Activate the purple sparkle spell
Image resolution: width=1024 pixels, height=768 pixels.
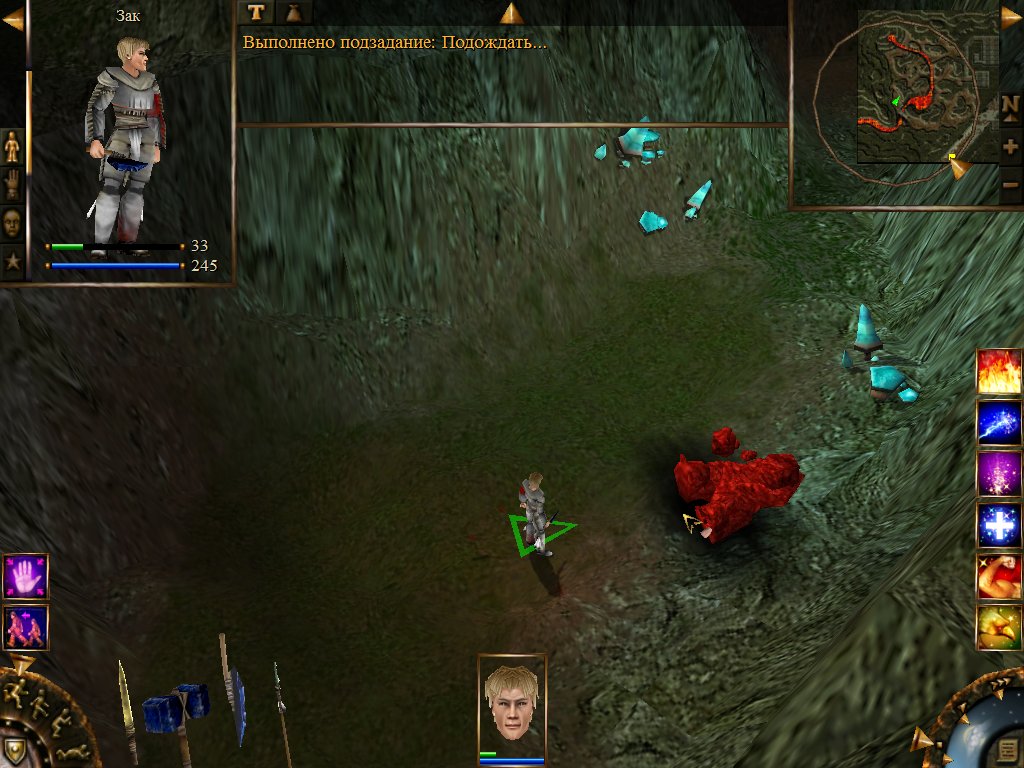(x=999, y=474)
